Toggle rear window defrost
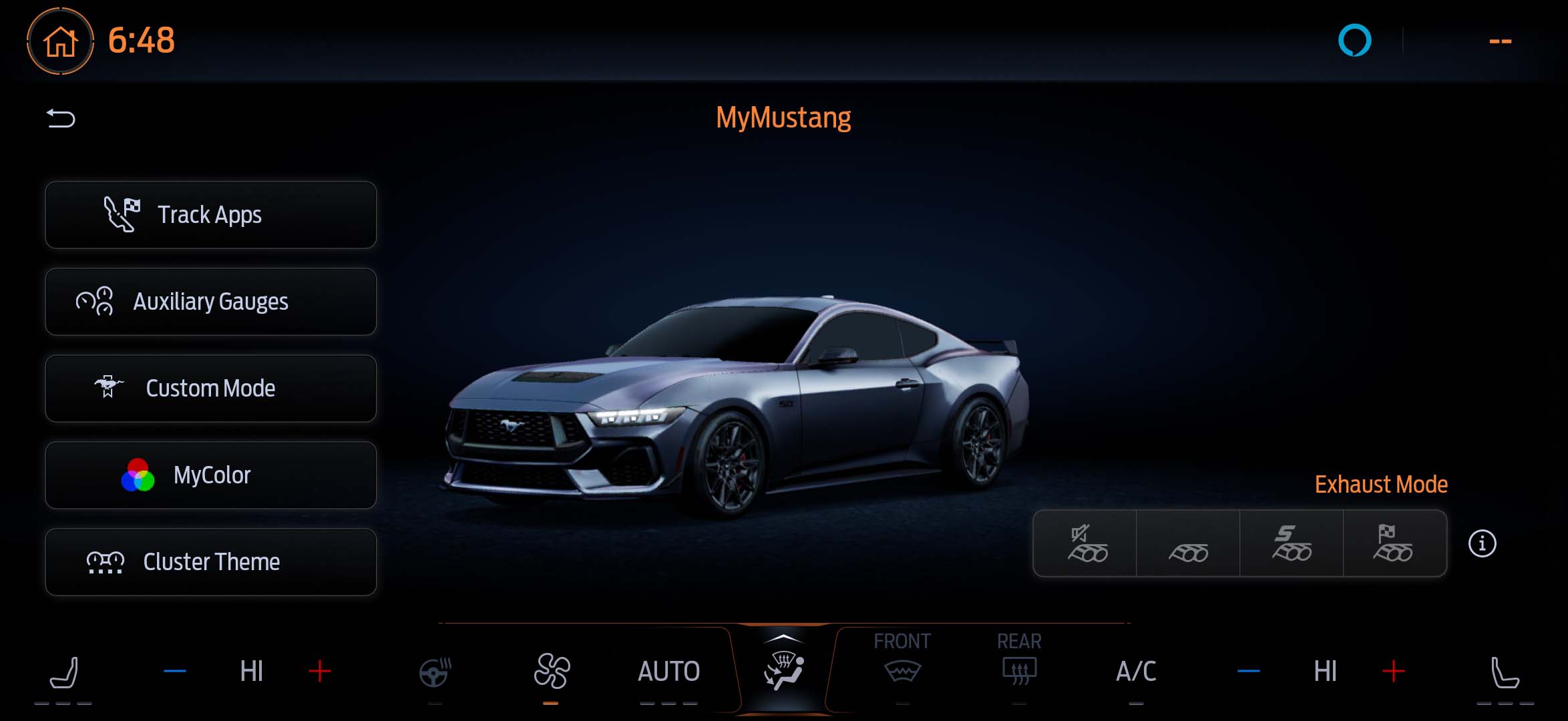 point(1019,668)
